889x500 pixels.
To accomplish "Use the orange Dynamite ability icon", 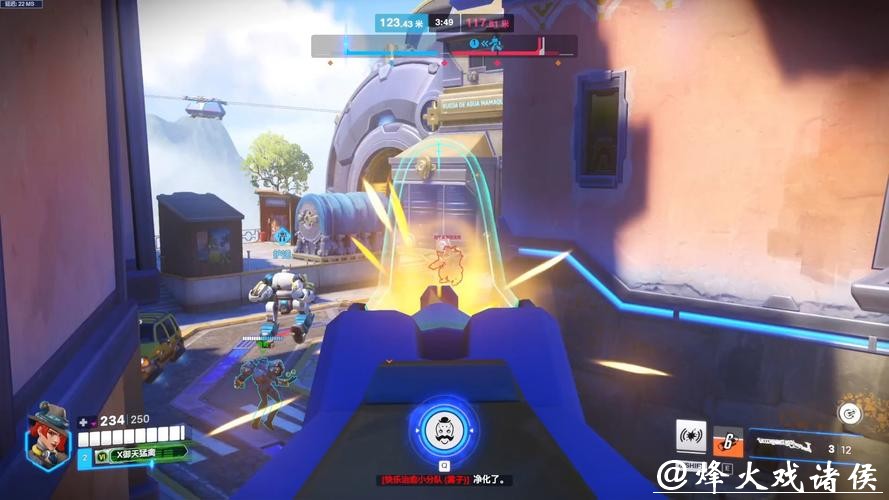I will pyautogui.click(x=727, y=440).
